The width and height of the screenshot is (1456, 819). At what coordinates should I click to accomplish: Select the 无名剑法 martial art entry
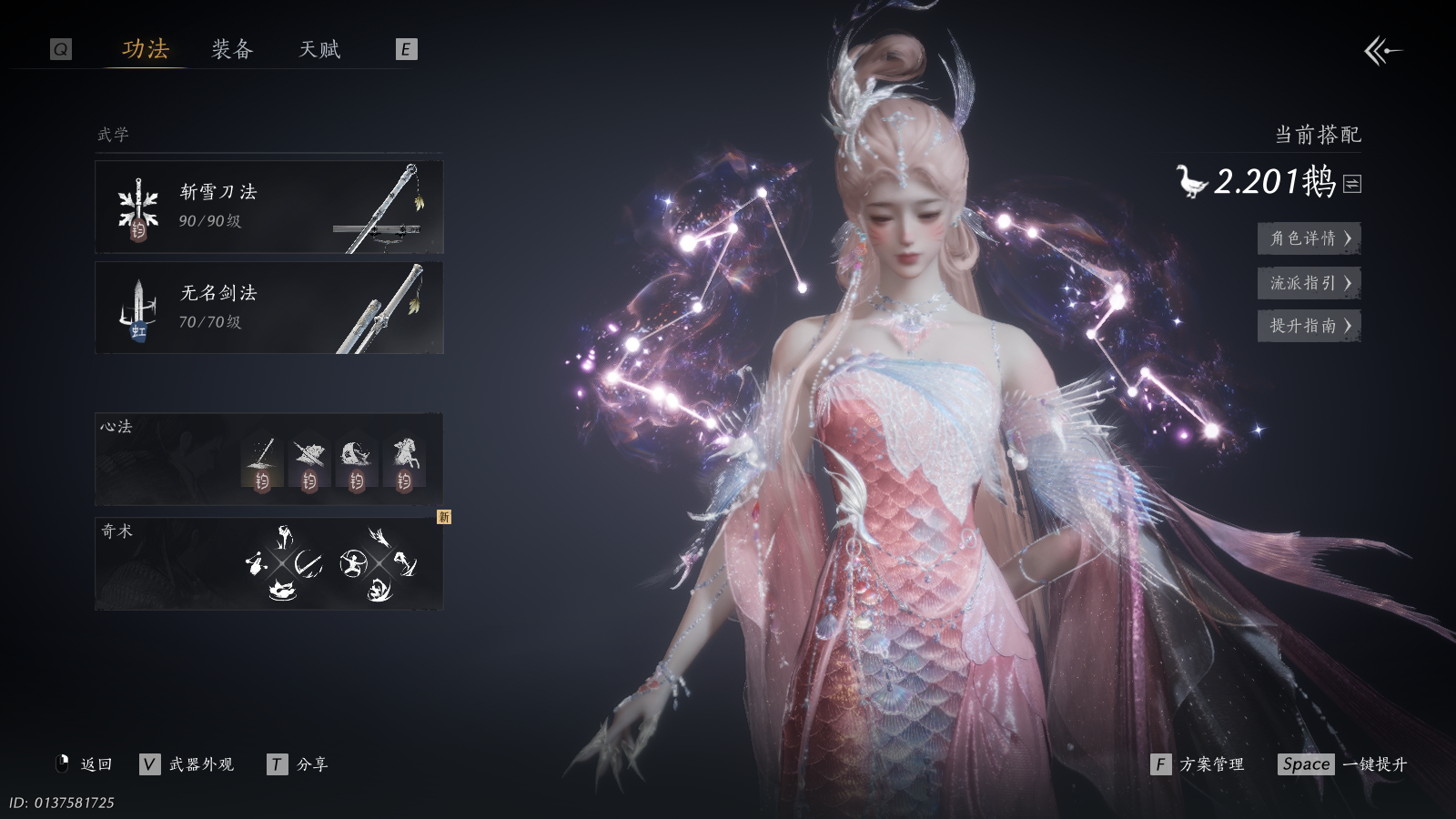[x=269, y=308]
